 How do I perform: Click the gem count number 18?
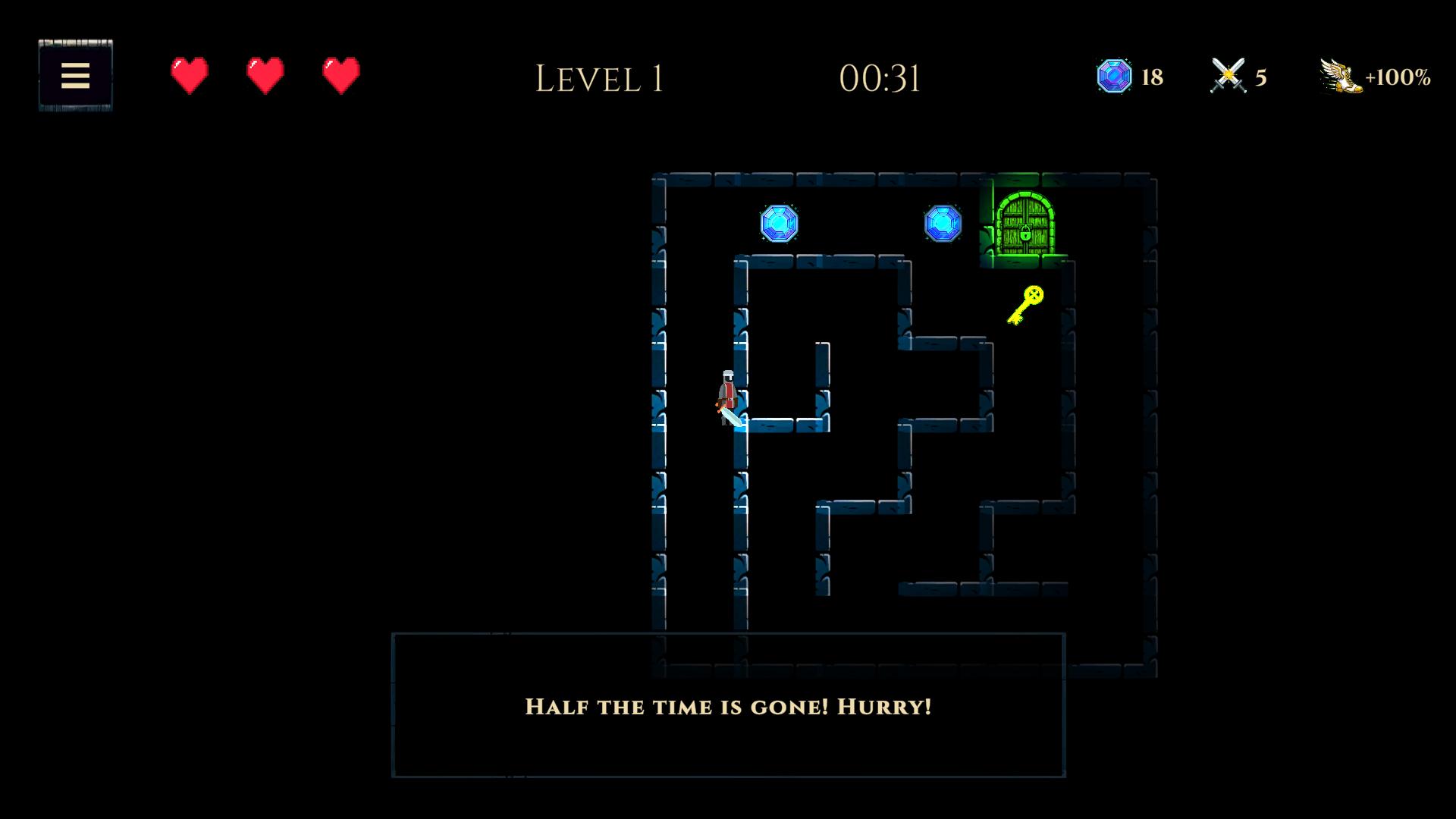click(1150, 75)
